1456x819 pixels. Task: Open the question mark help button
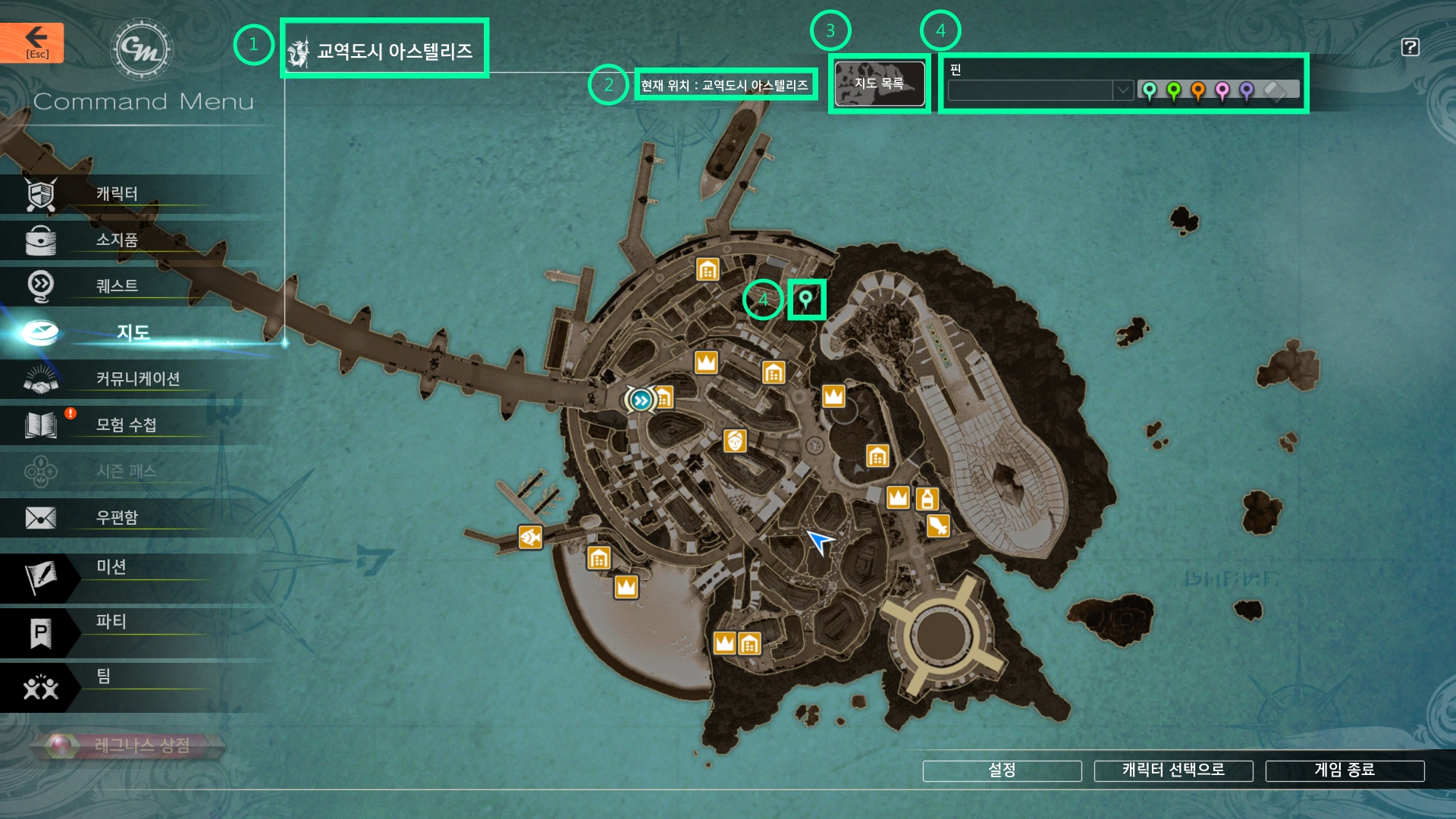pyautogui.click(x=1410, y=47)
